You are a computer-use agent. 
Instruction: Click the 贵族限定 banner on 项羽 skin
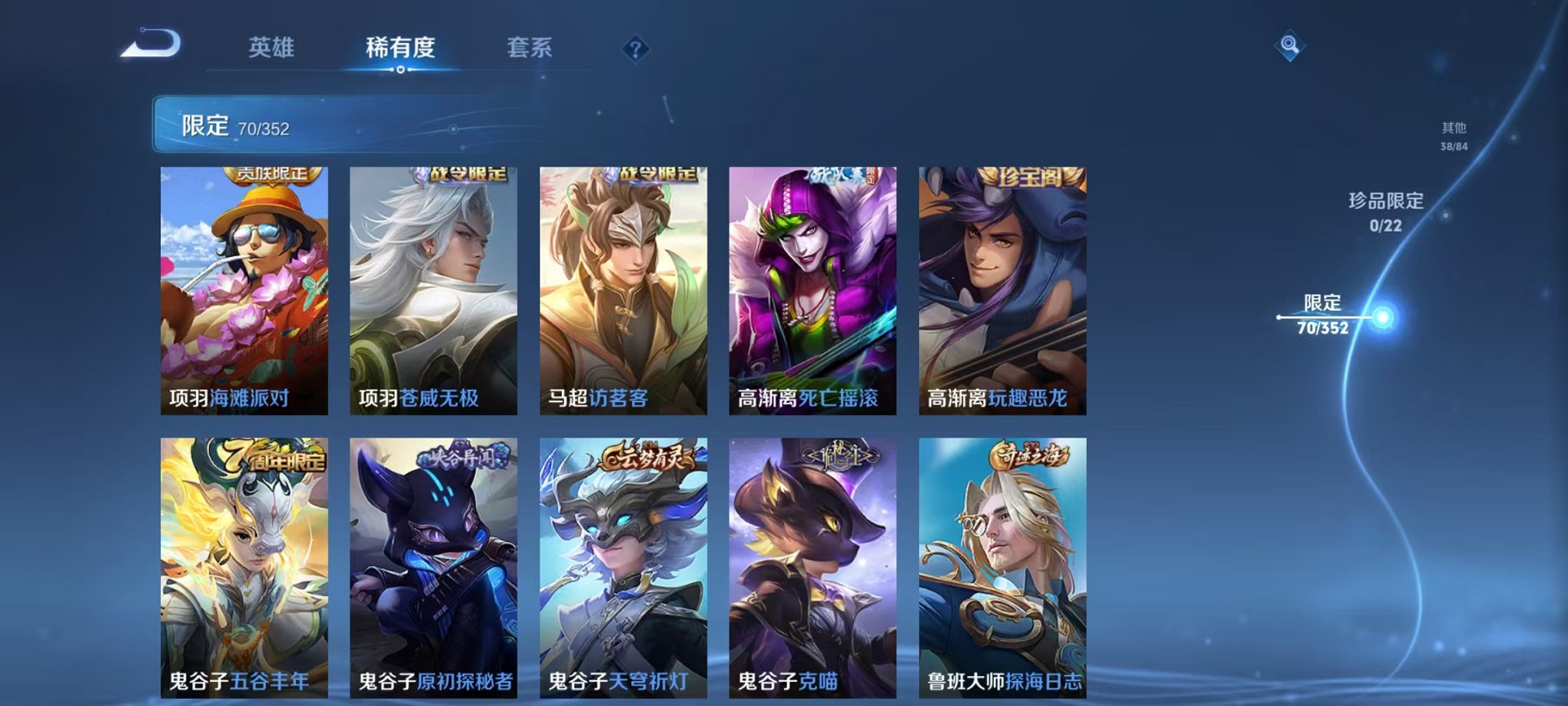point(271,175)
